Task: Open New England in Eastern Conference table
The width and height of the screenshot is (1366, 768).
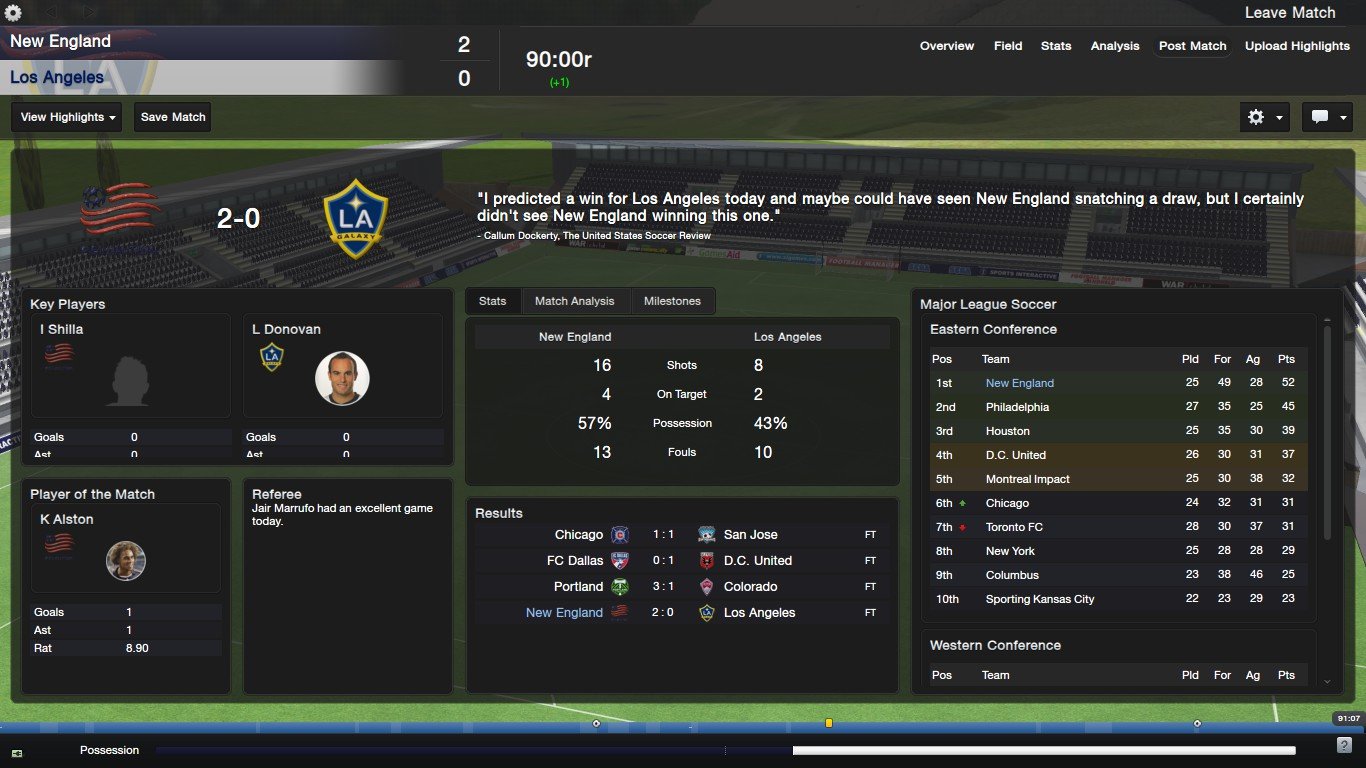Action: point(1019,383)
